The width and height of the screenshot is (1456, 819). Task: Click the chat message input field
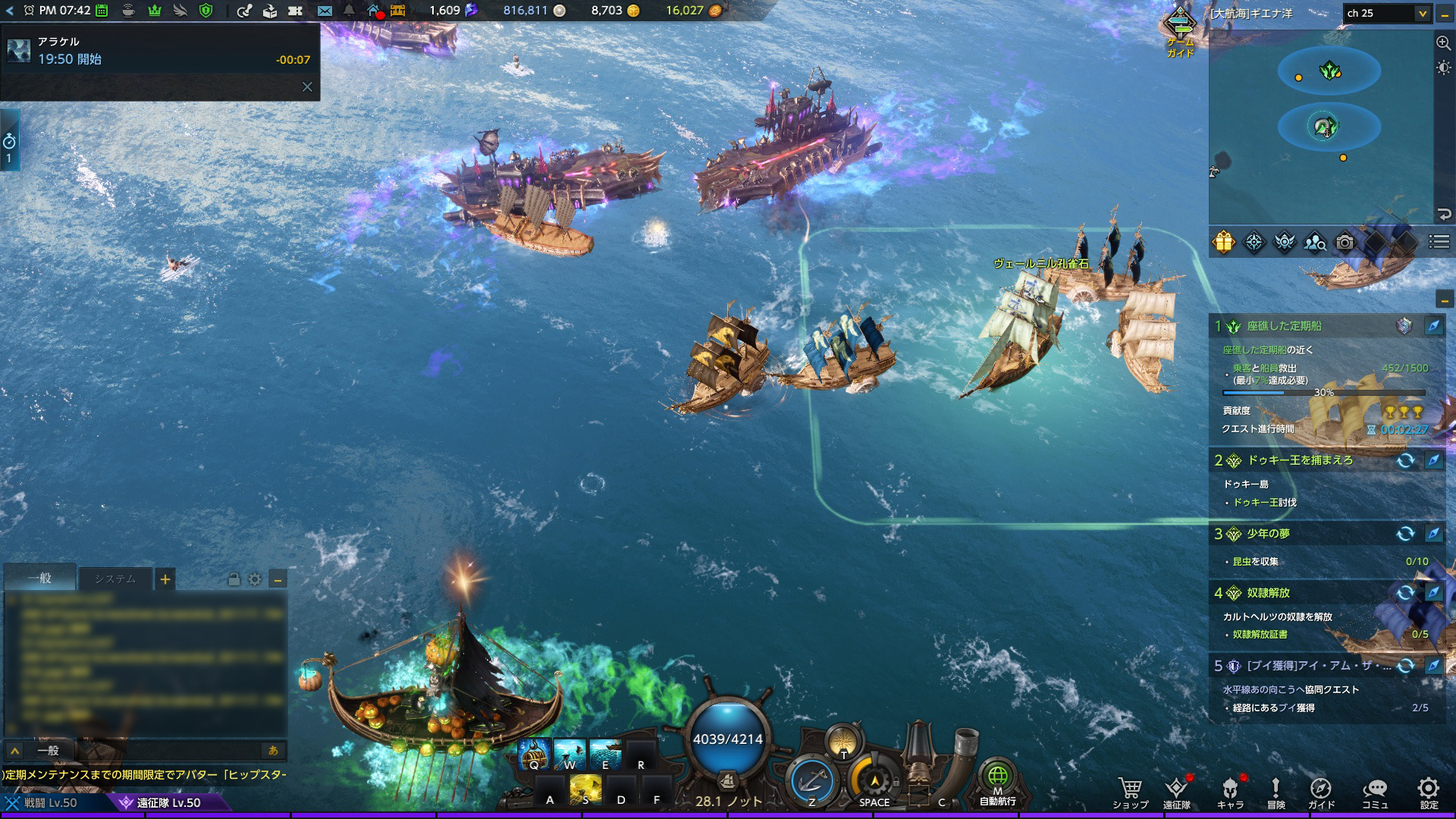tap(152, 751)
